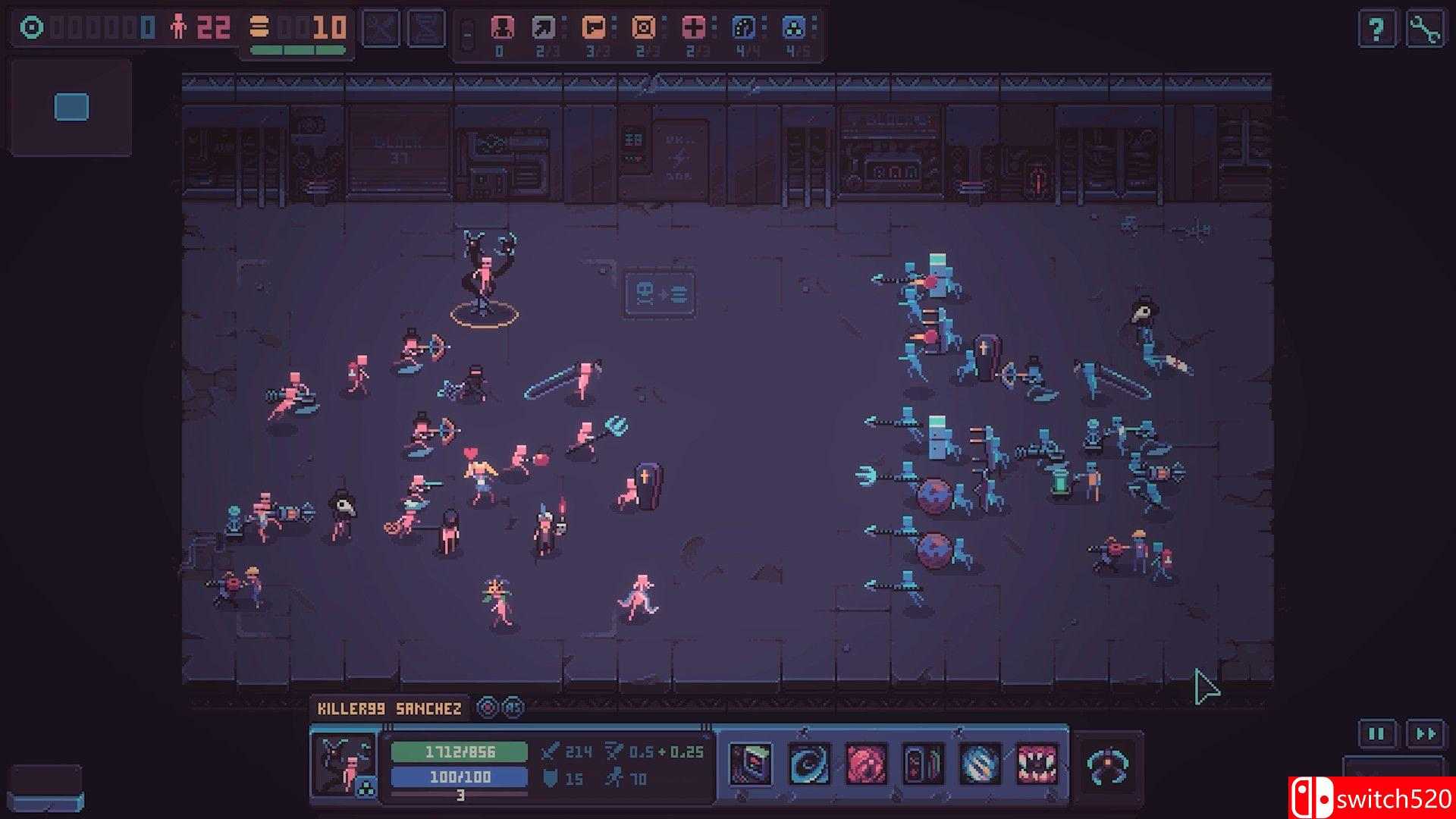Open the blue dice unit category icon

[742, 25]
